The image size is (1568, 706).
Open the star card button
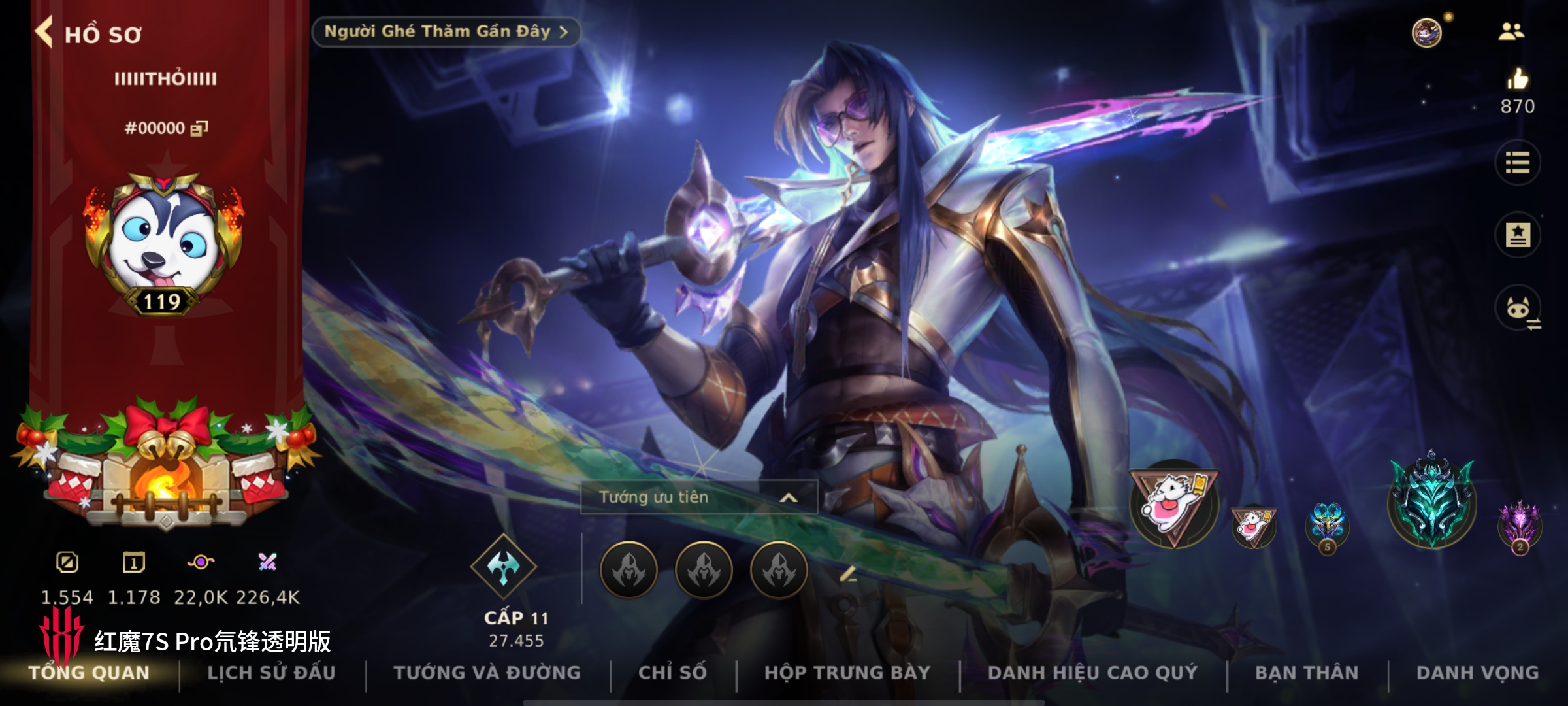tap(1517, 235)
